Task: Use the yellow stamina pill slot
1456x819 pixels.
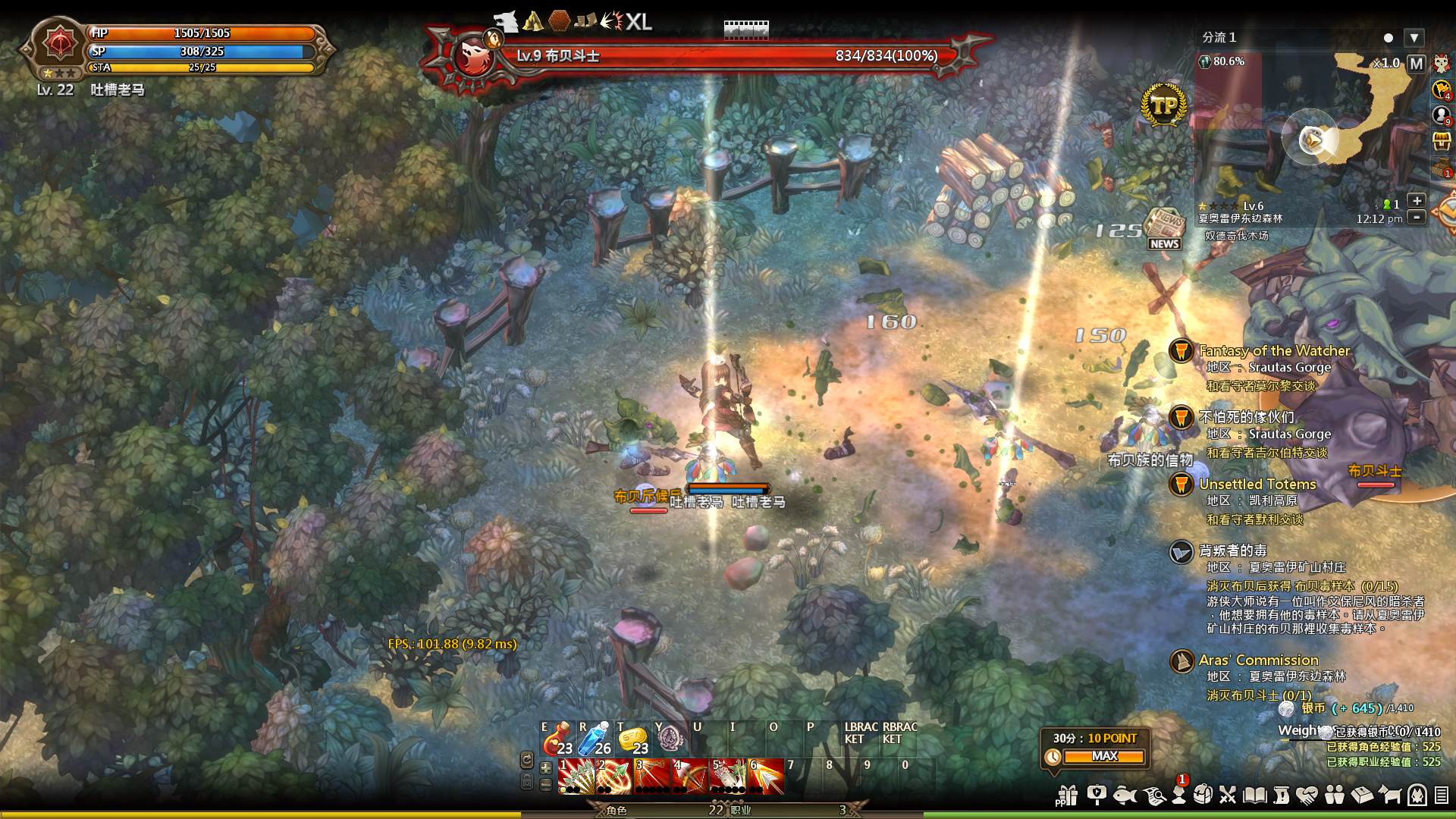Action: click(632, 738)
